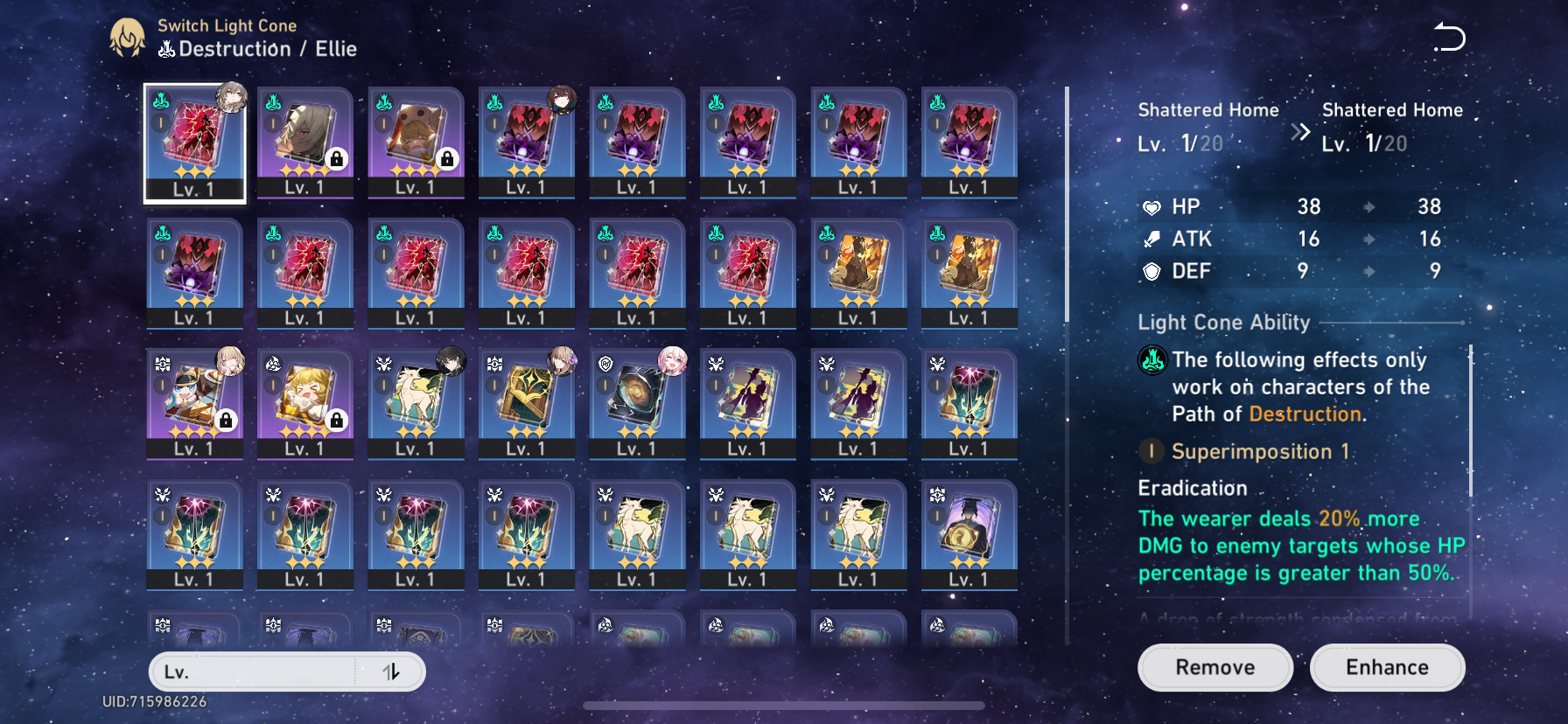Click Ellie's character avatar in the header

[x=128, y=38]
